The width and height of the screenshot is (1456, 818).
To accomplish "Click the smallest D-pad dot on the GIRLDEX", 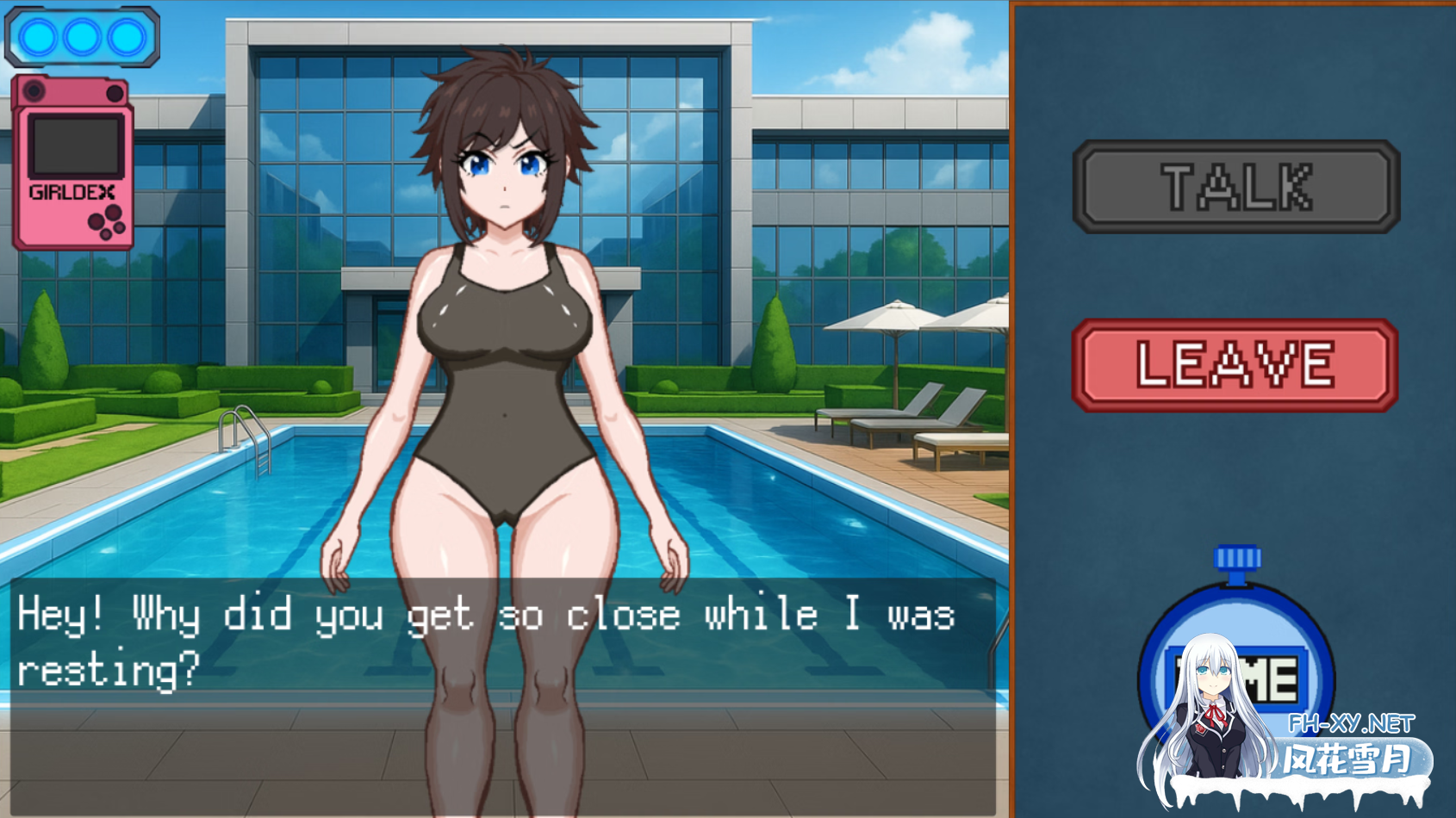I will (106, 232).
